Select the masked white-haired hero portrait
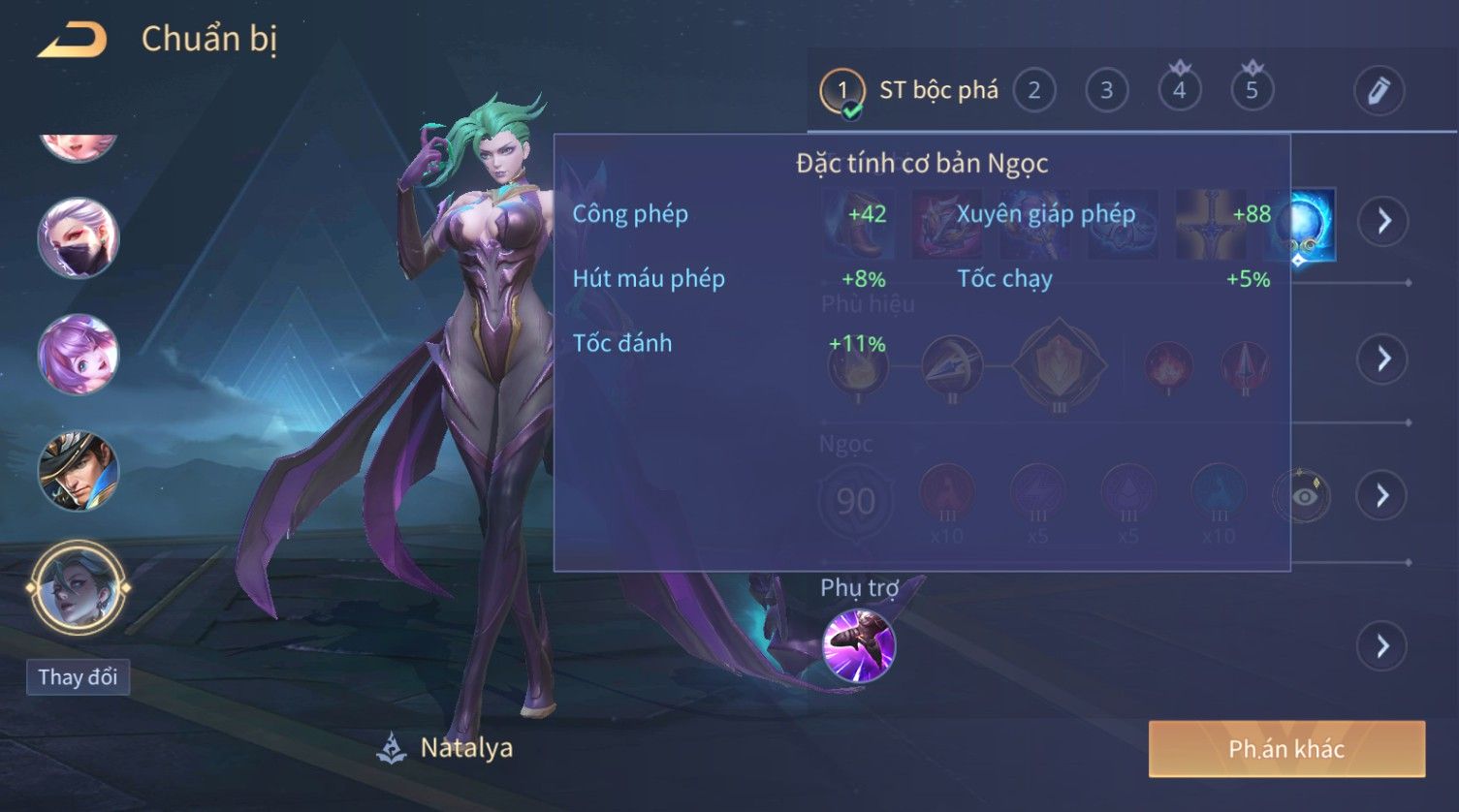Image resolution: width=1459 pixels, height=812 pixels. pyautogui.click(x=78, y=237)
